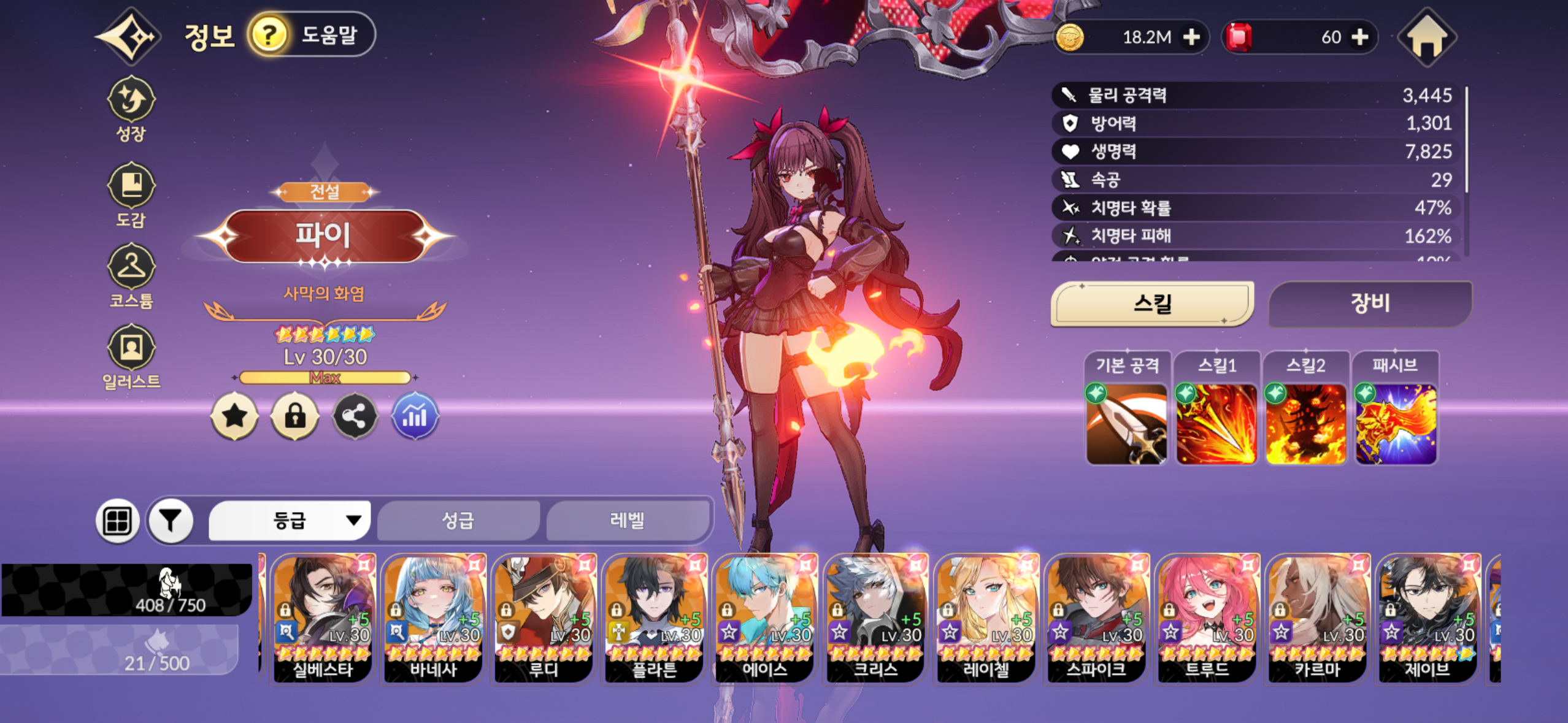Sort heroes by 레벨 level
Screen dimensions: 1568x723
click(627, 521)
